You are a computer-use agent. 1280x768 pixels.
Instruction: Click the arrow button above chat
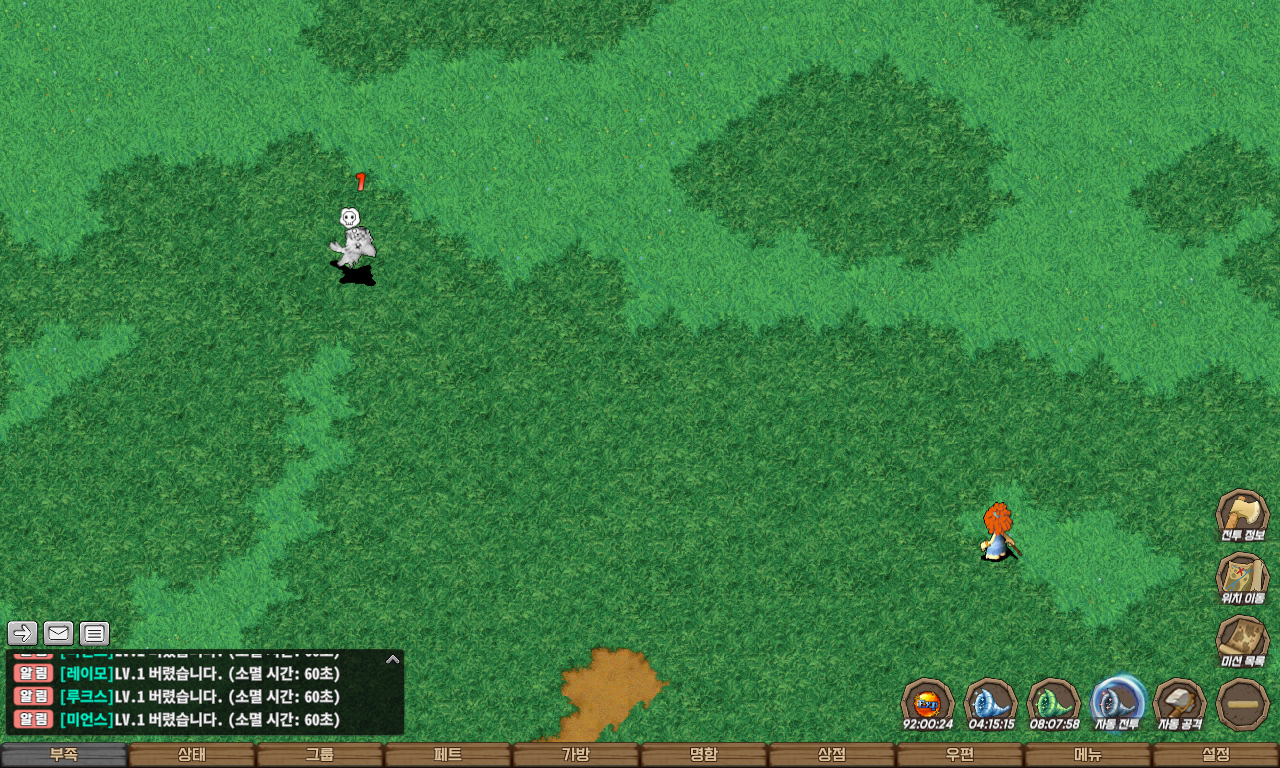tap(23, 633)
